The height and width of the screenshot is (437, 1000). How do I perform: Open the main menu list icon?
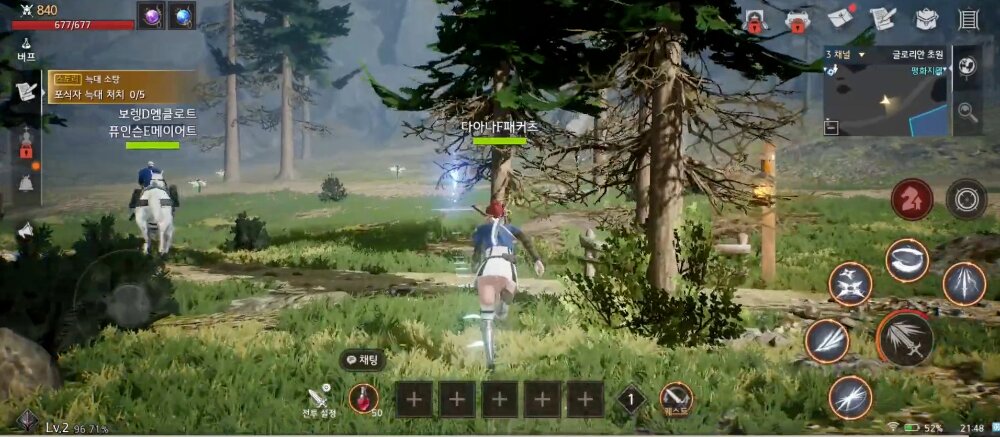click(967, 18)
